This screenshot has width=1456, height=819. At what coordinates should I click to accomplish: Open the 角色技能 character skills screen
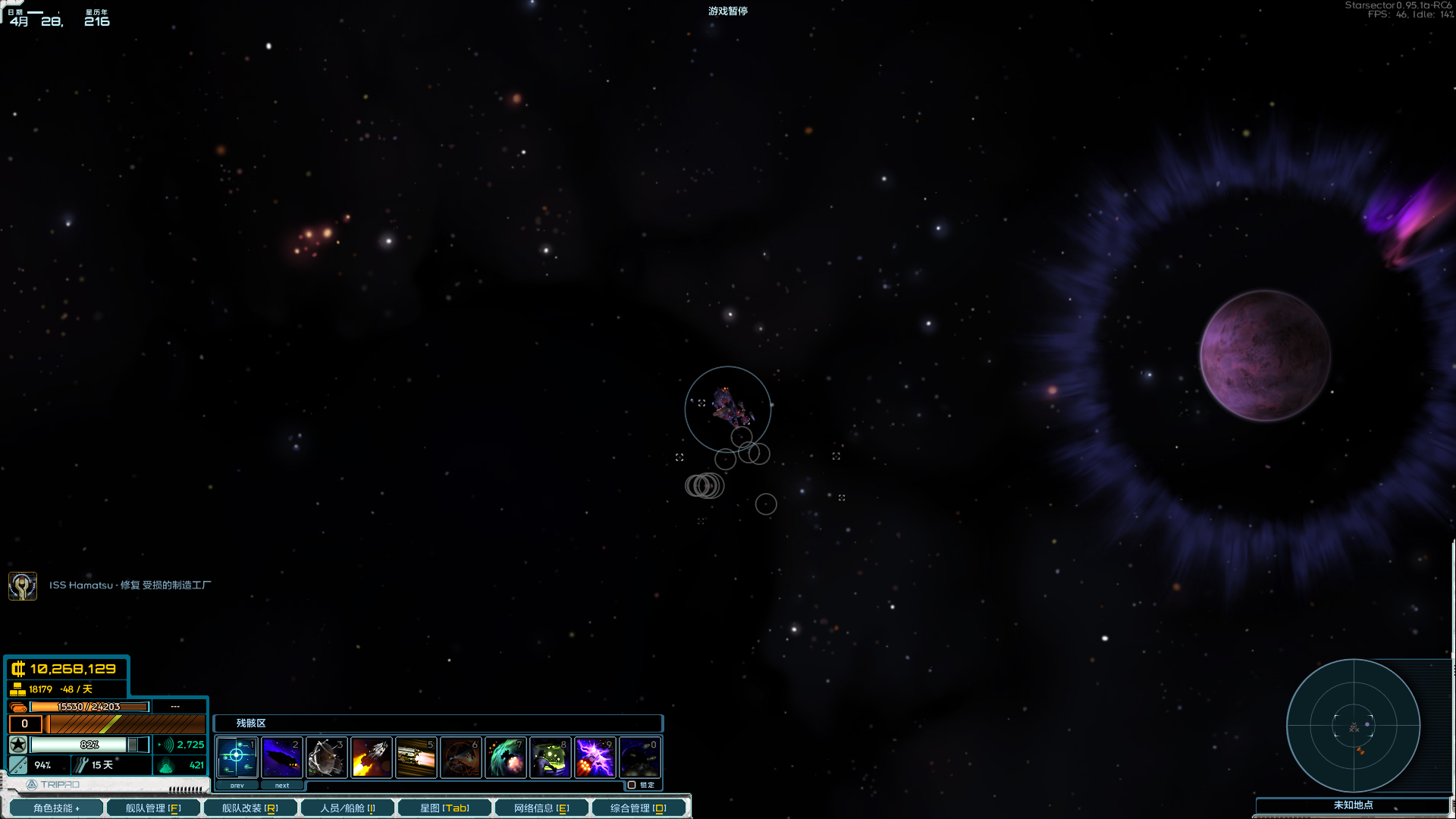(55, 808)
